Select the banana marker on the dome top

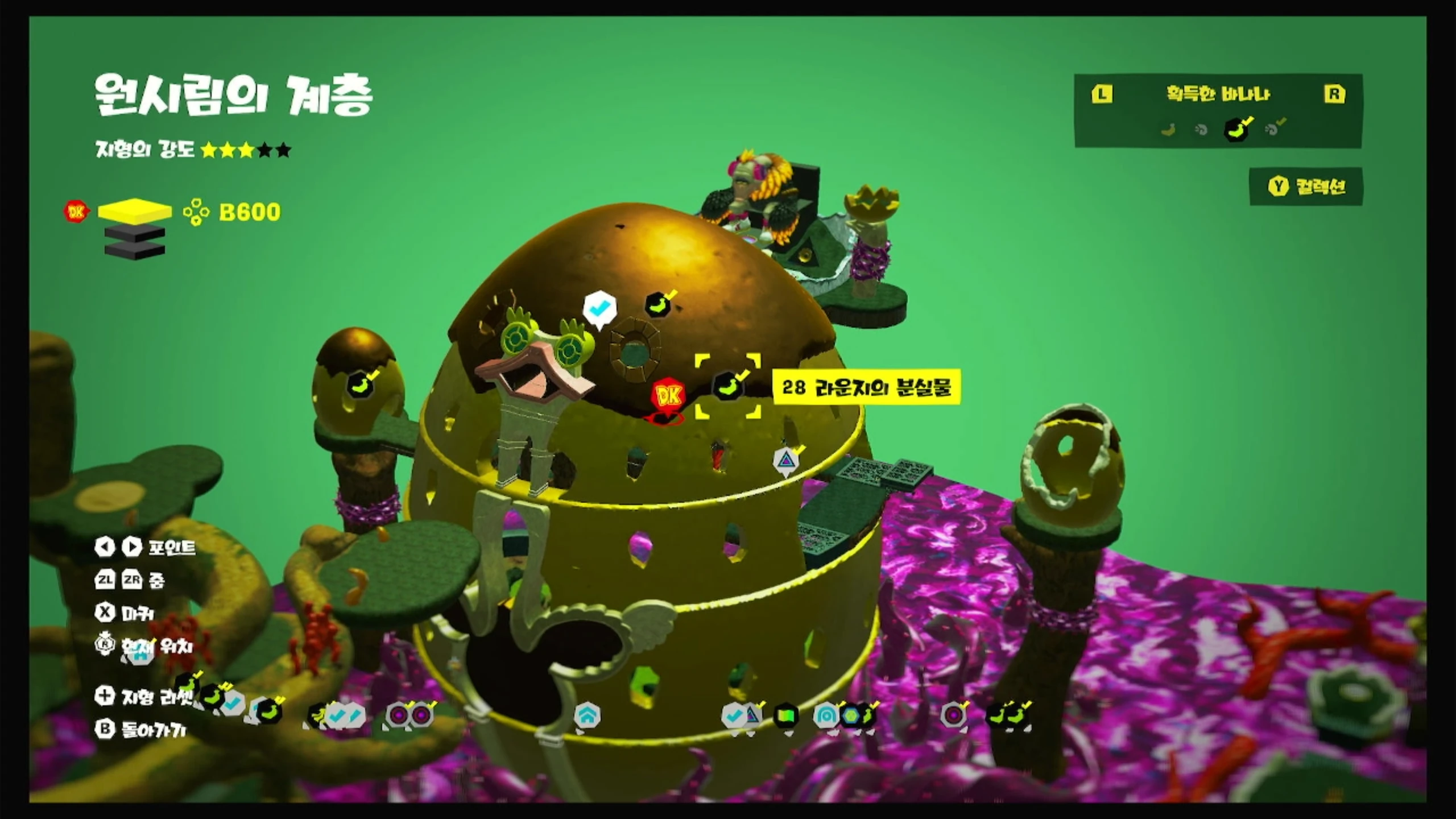tap(657, 305)
